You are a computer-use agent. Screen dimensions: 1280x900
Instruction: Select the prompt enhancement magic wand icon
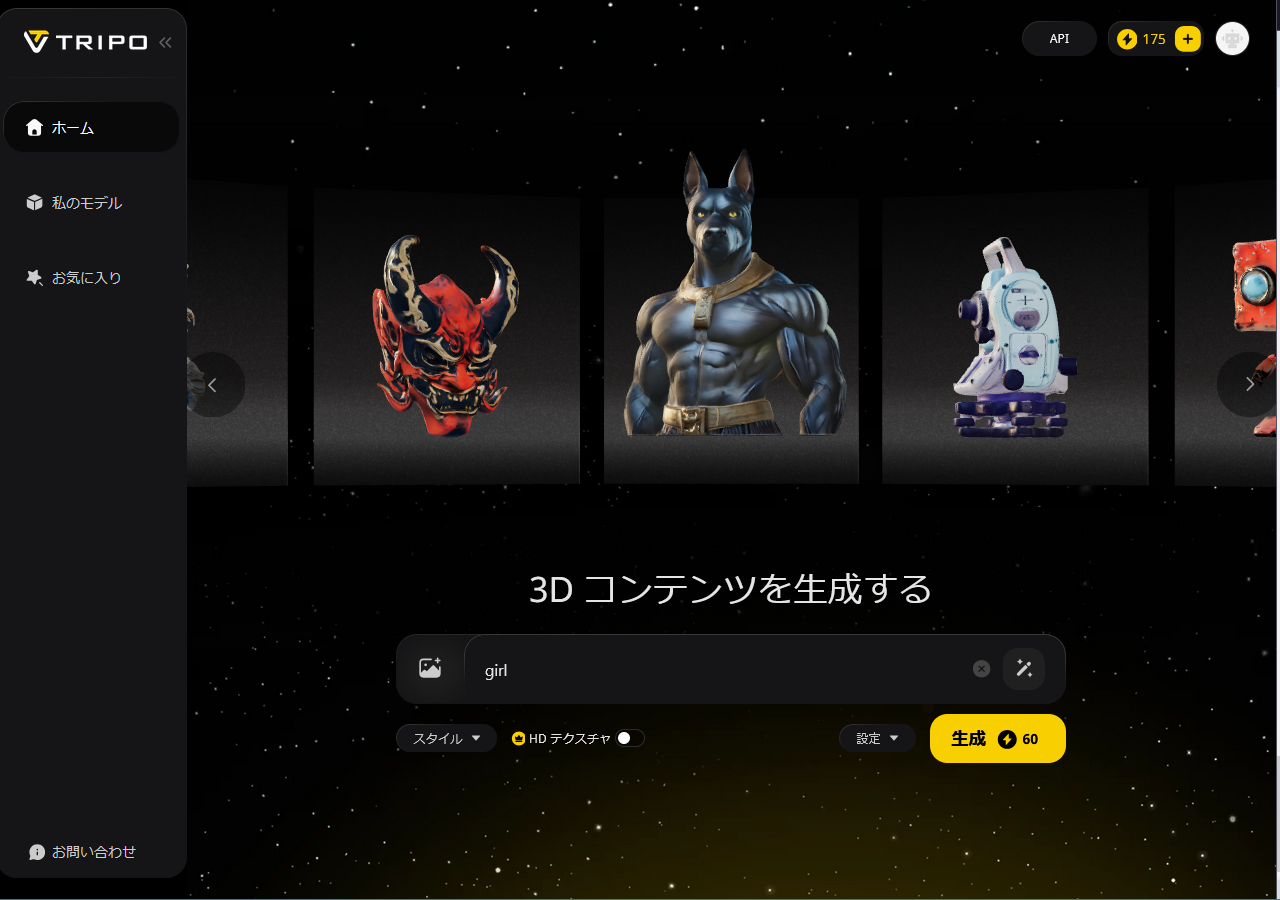(x=1023, y=668)
